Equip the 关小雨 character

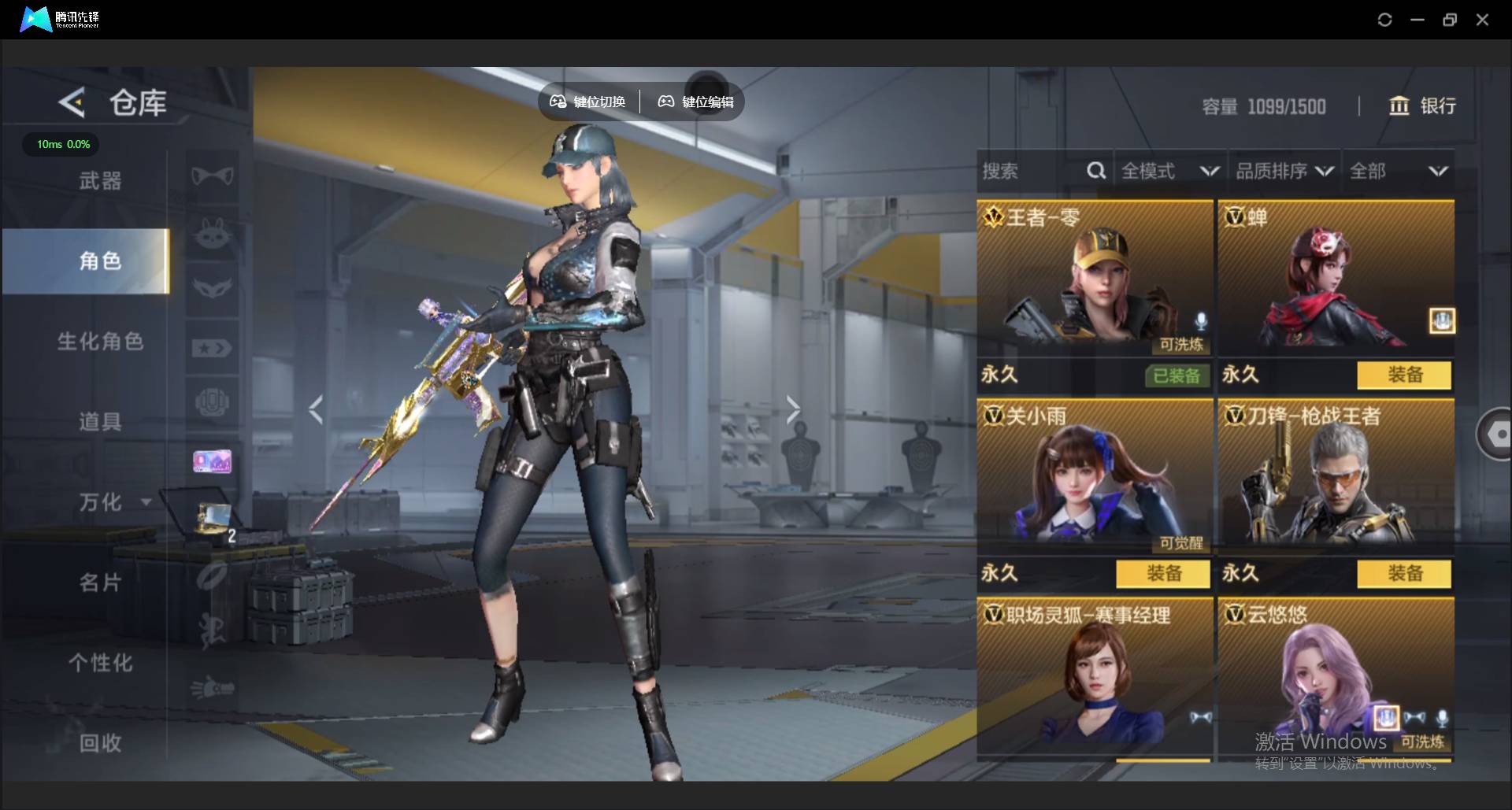[1163, 573]
